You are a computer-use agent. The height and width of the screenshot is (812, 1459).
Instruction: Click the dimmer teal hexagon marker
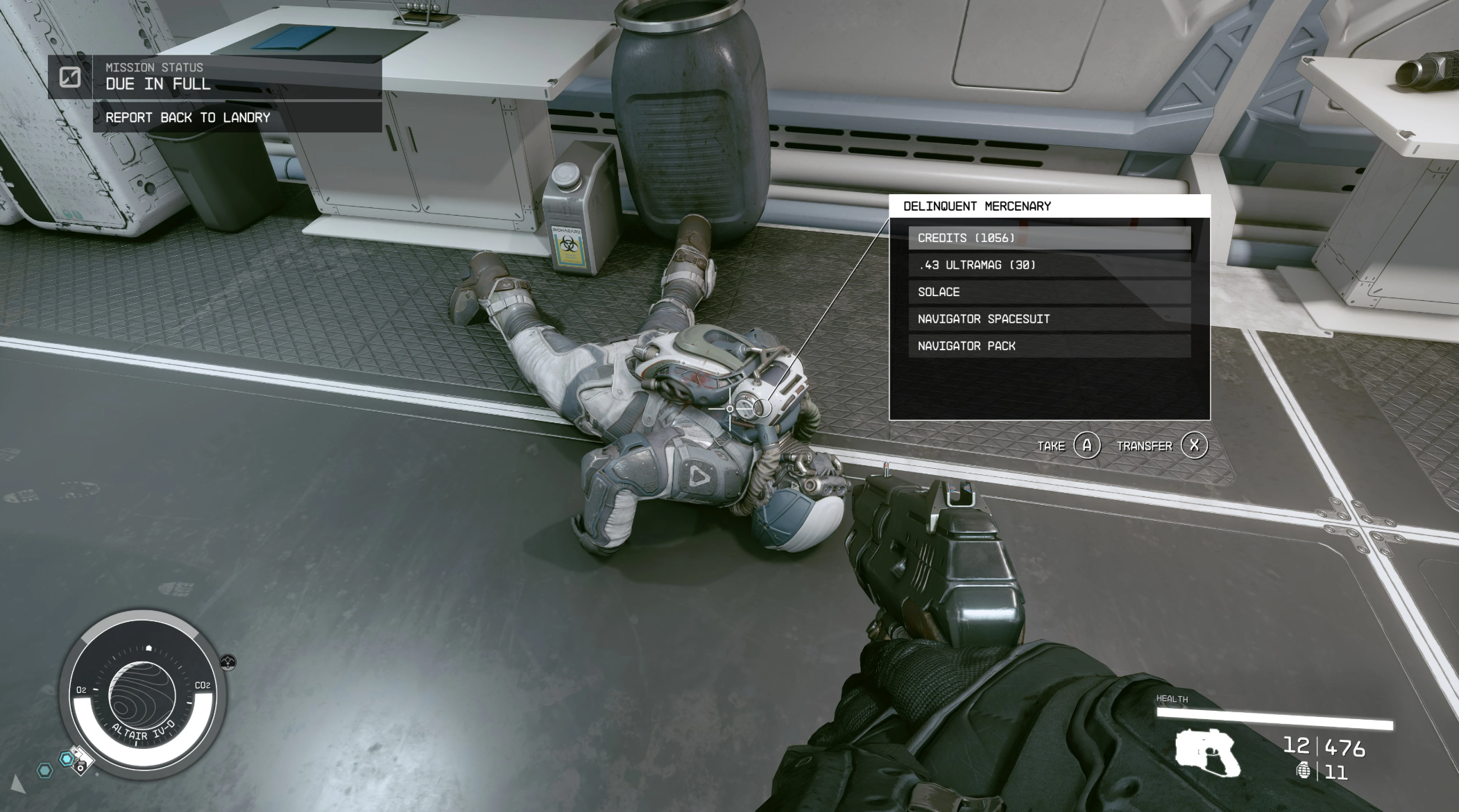[44, 772]
